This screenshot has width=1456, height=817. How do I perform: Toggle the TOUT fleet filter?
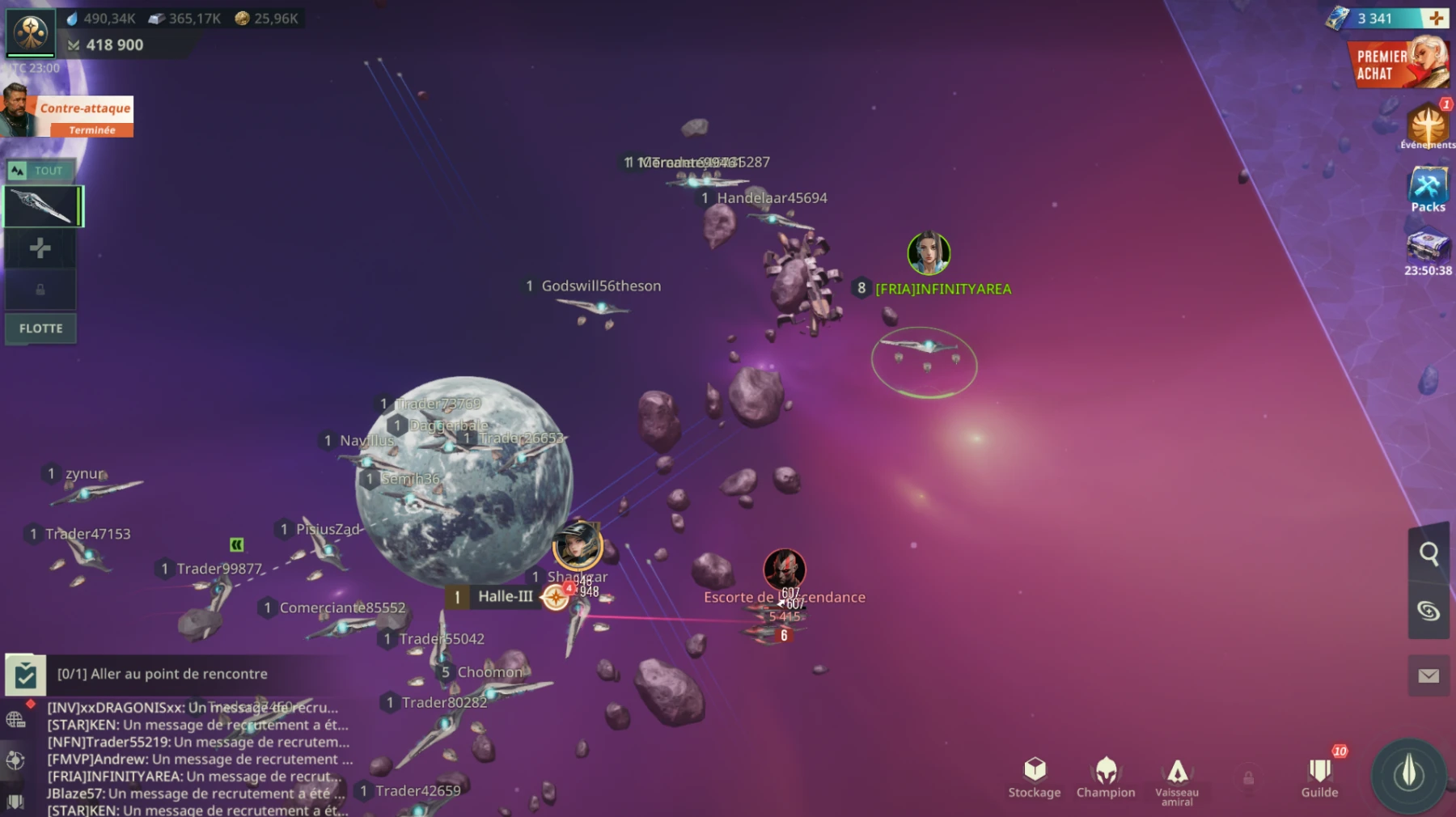tap(40, 170)
